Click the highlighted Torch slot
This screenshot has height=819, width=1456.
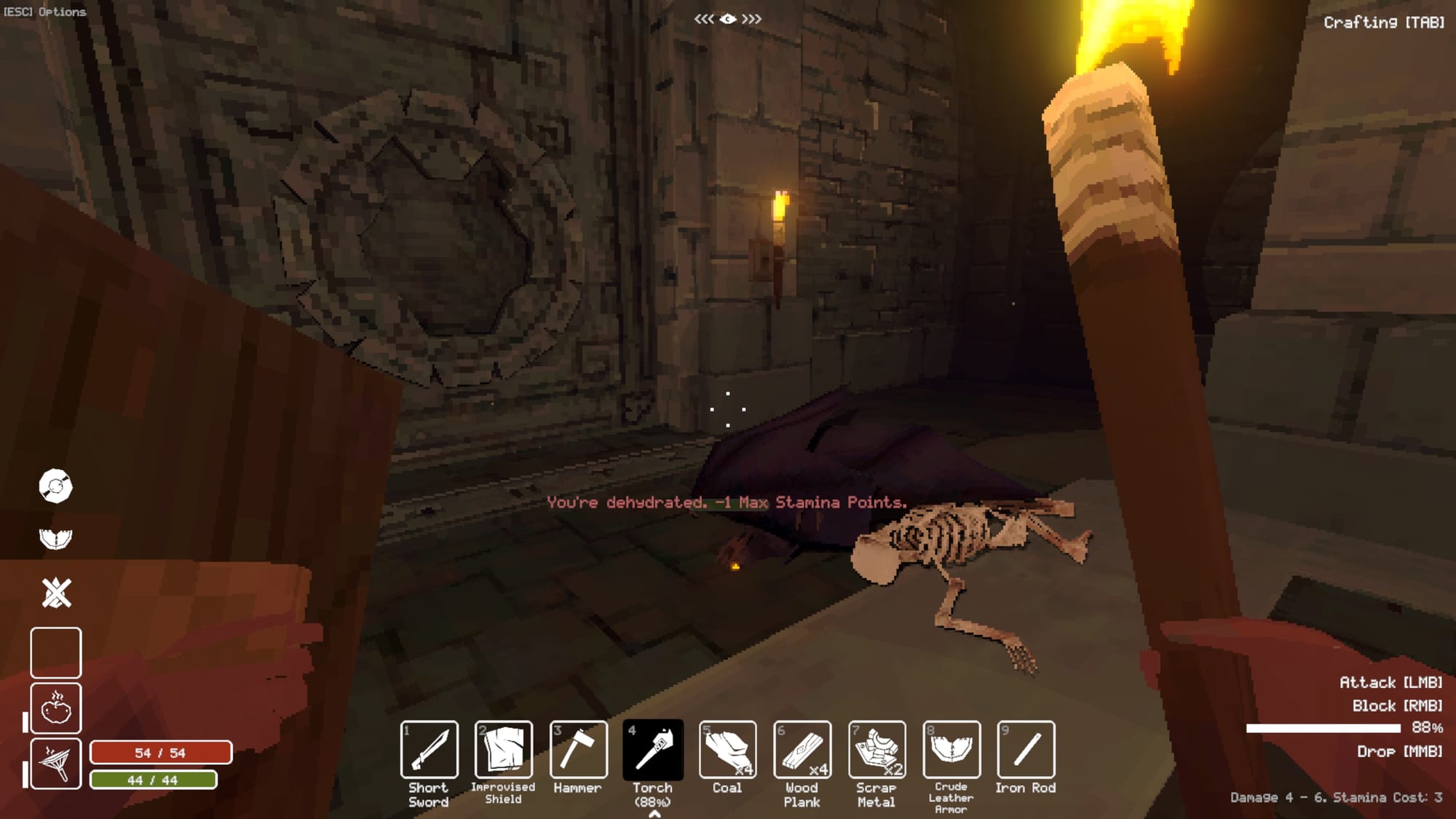coord(653,750)
